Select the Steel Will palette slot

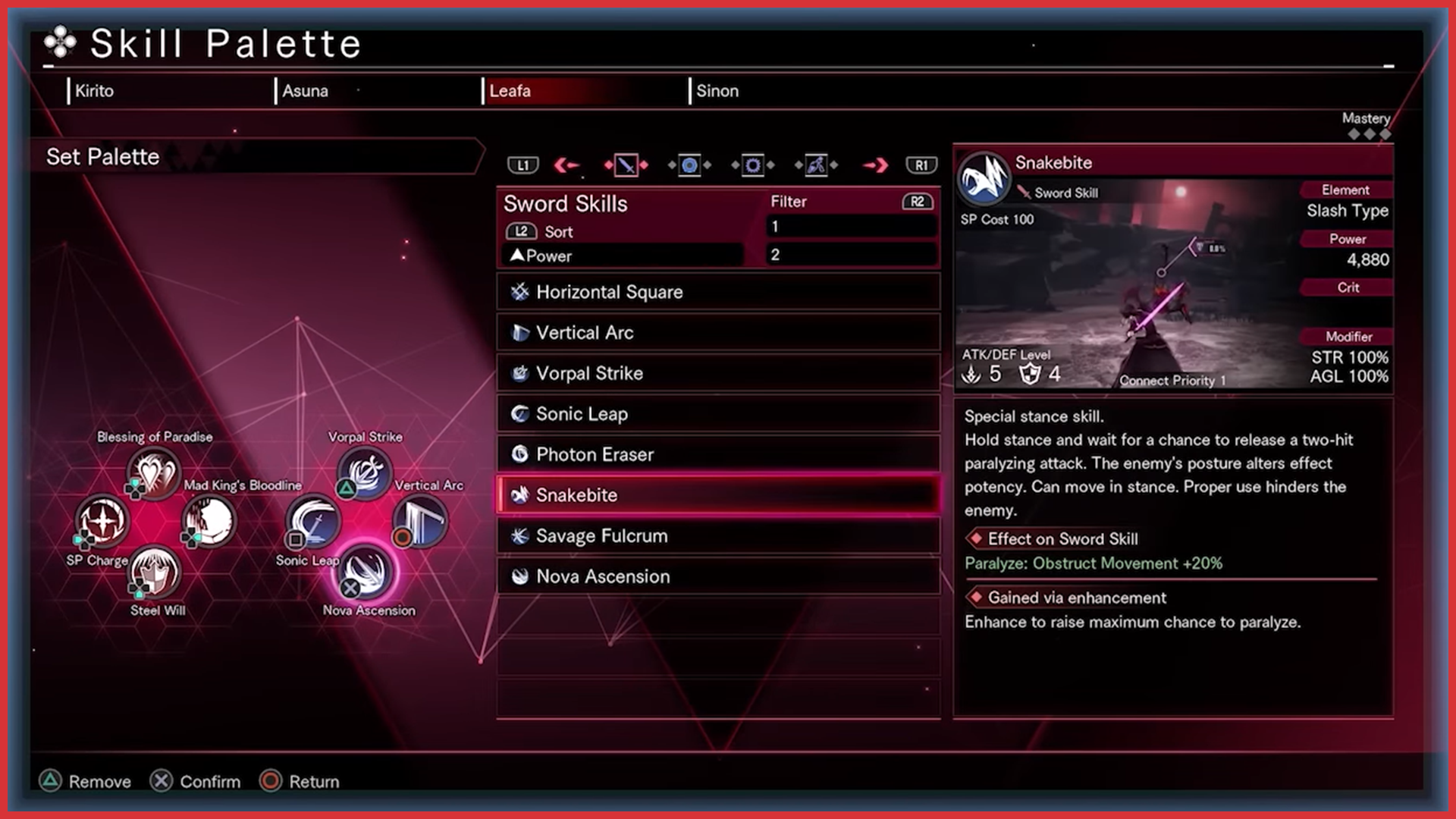coord(155,572)
